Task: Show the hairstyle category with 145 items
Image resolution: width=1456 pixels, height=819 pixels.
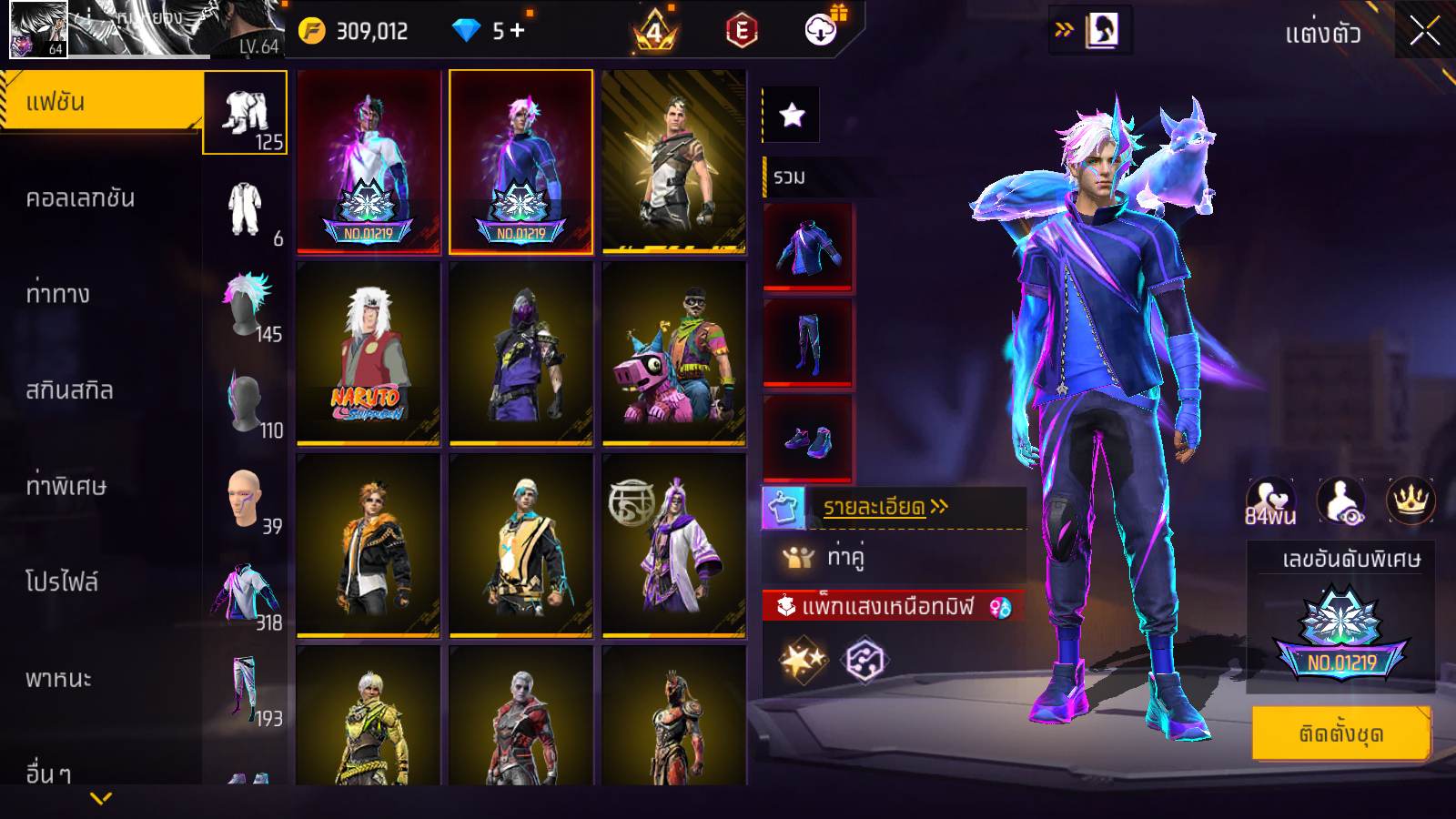Action: coord(246,305)
